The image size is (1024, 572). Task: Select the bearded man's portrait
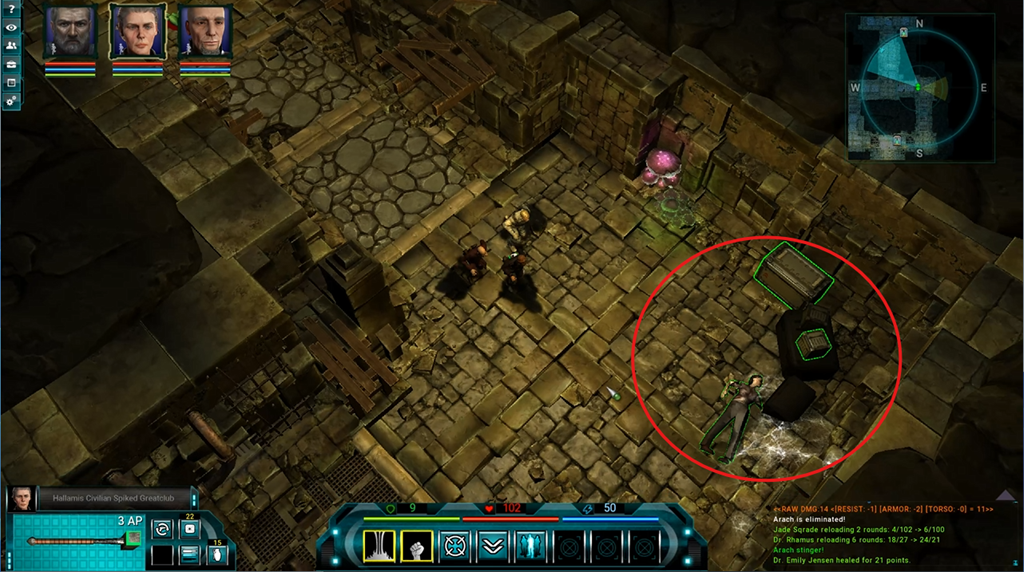click(69, 33)
